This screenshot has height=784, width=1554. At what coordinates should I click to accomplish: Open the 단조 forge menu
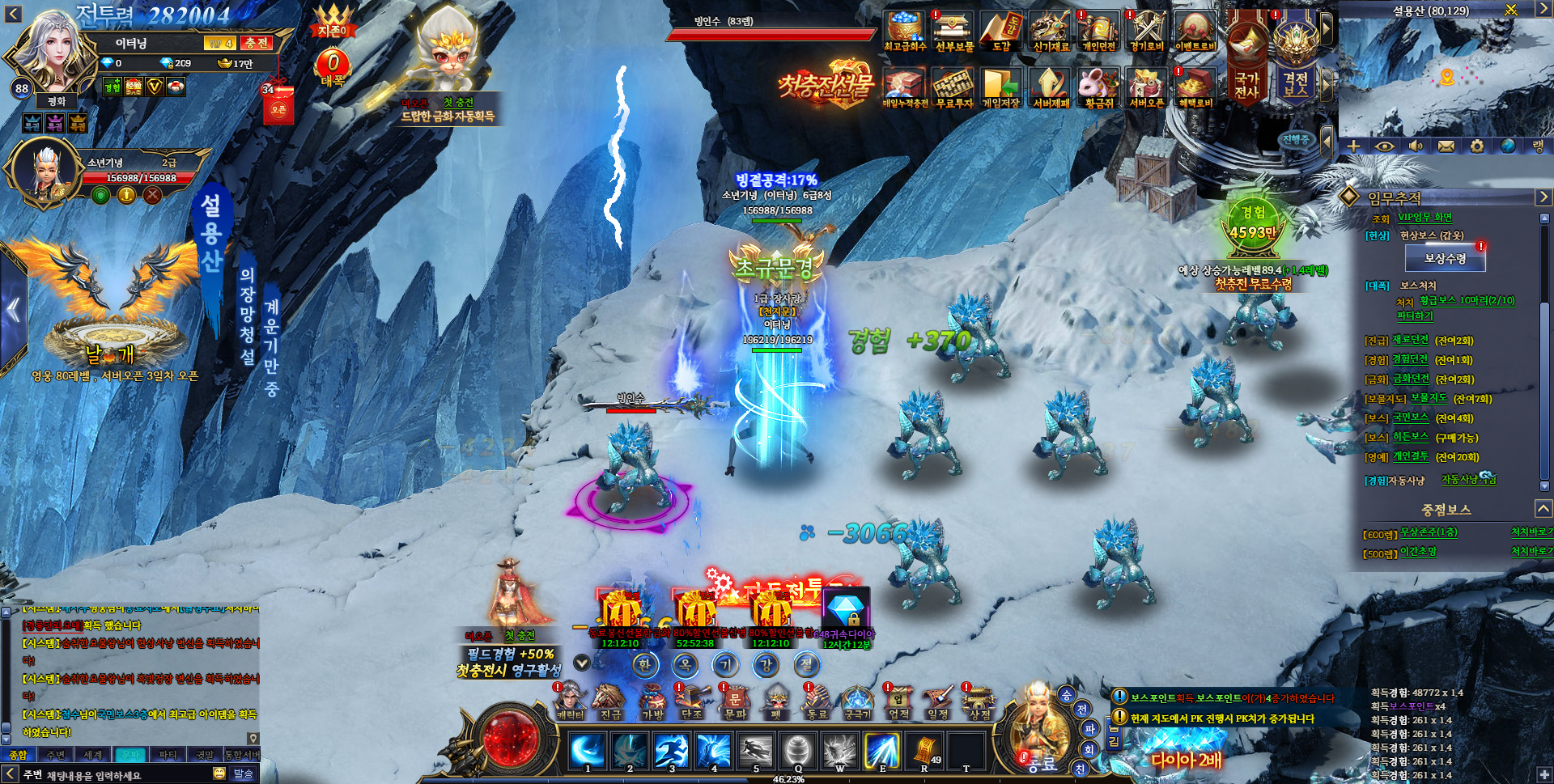point(692,701)
